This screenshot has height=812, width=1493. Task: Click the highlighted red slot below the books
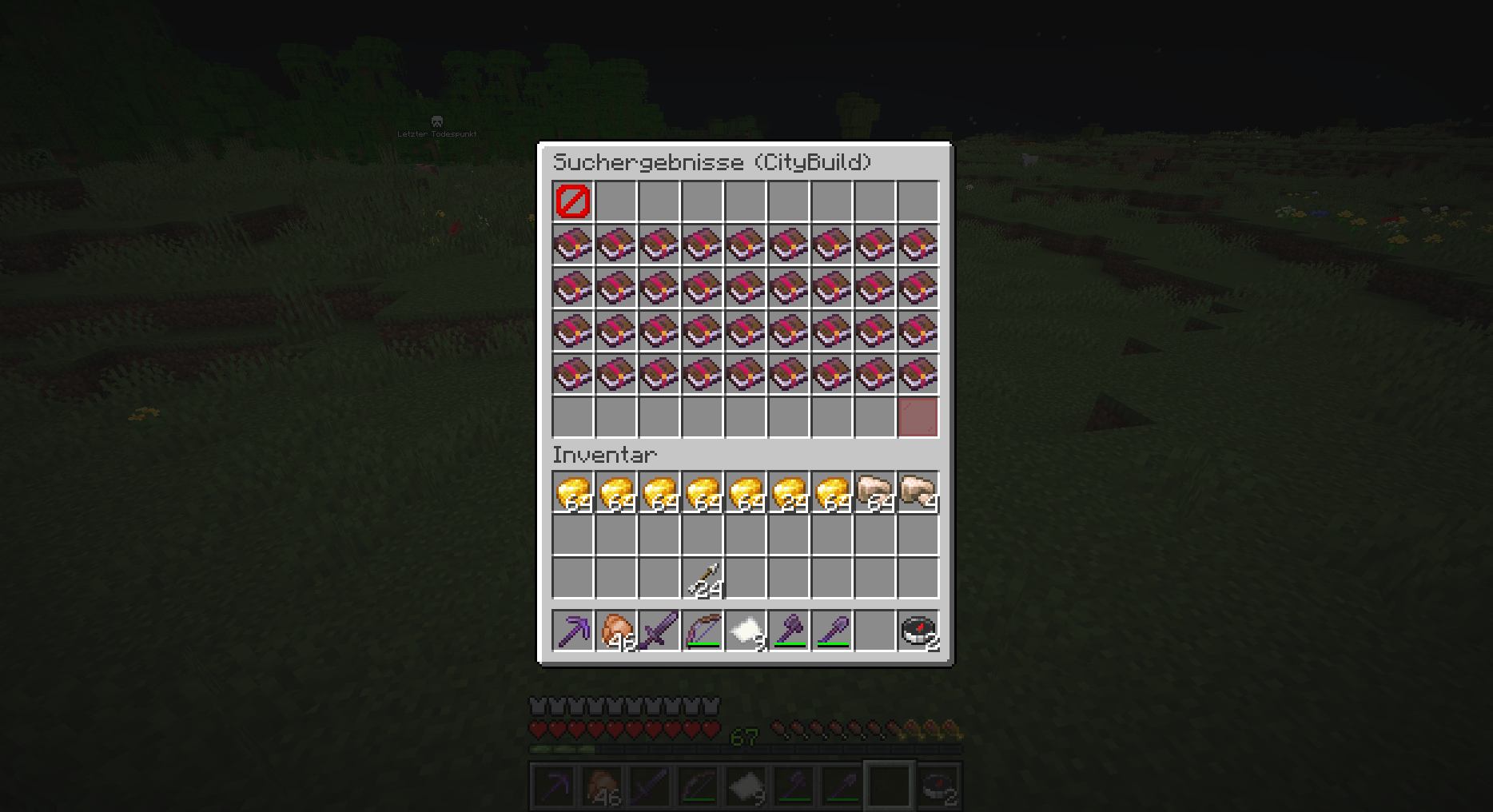918,416
